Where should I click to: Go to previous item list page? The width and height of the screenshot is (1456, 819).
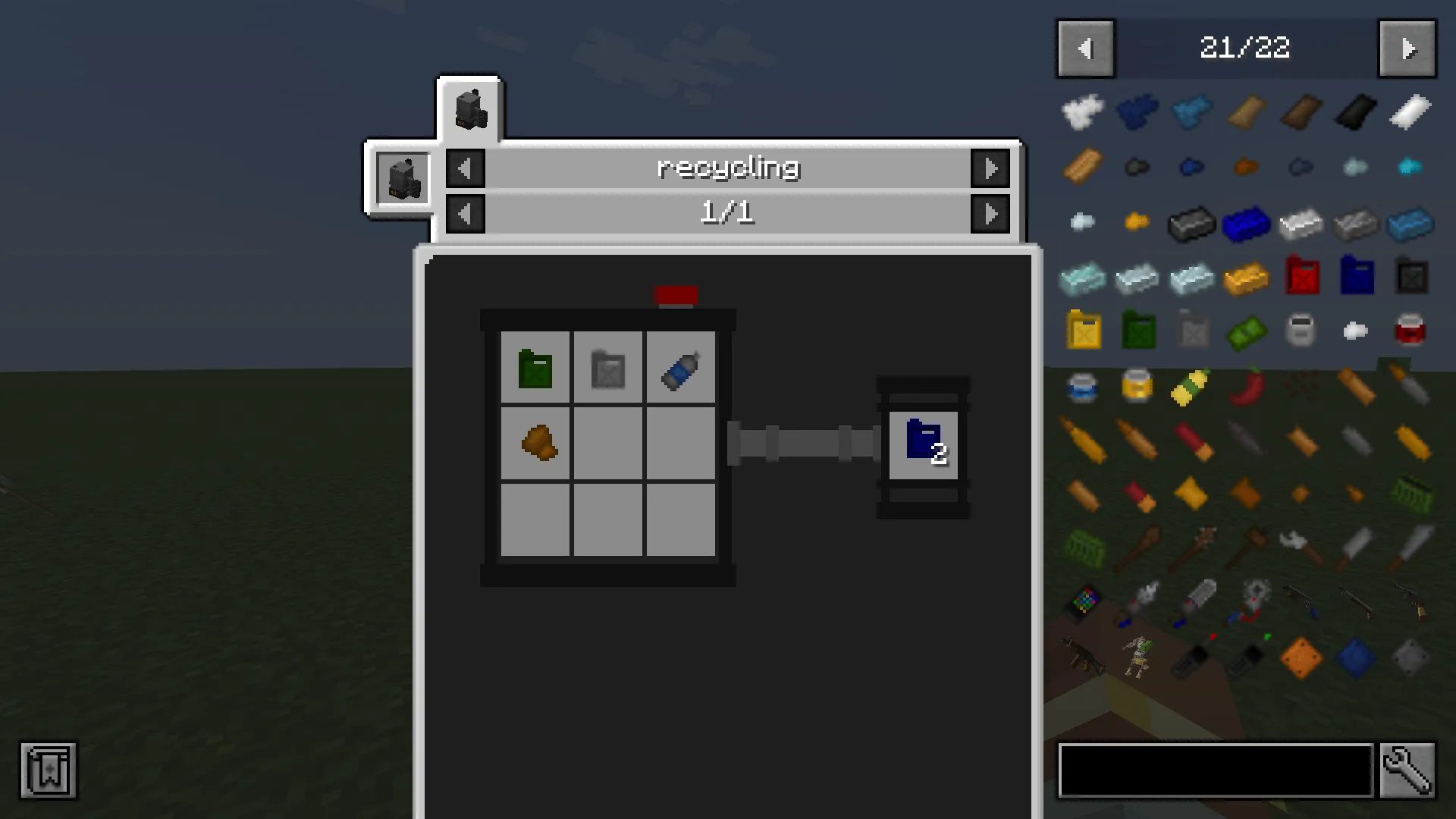point(1086,49)
